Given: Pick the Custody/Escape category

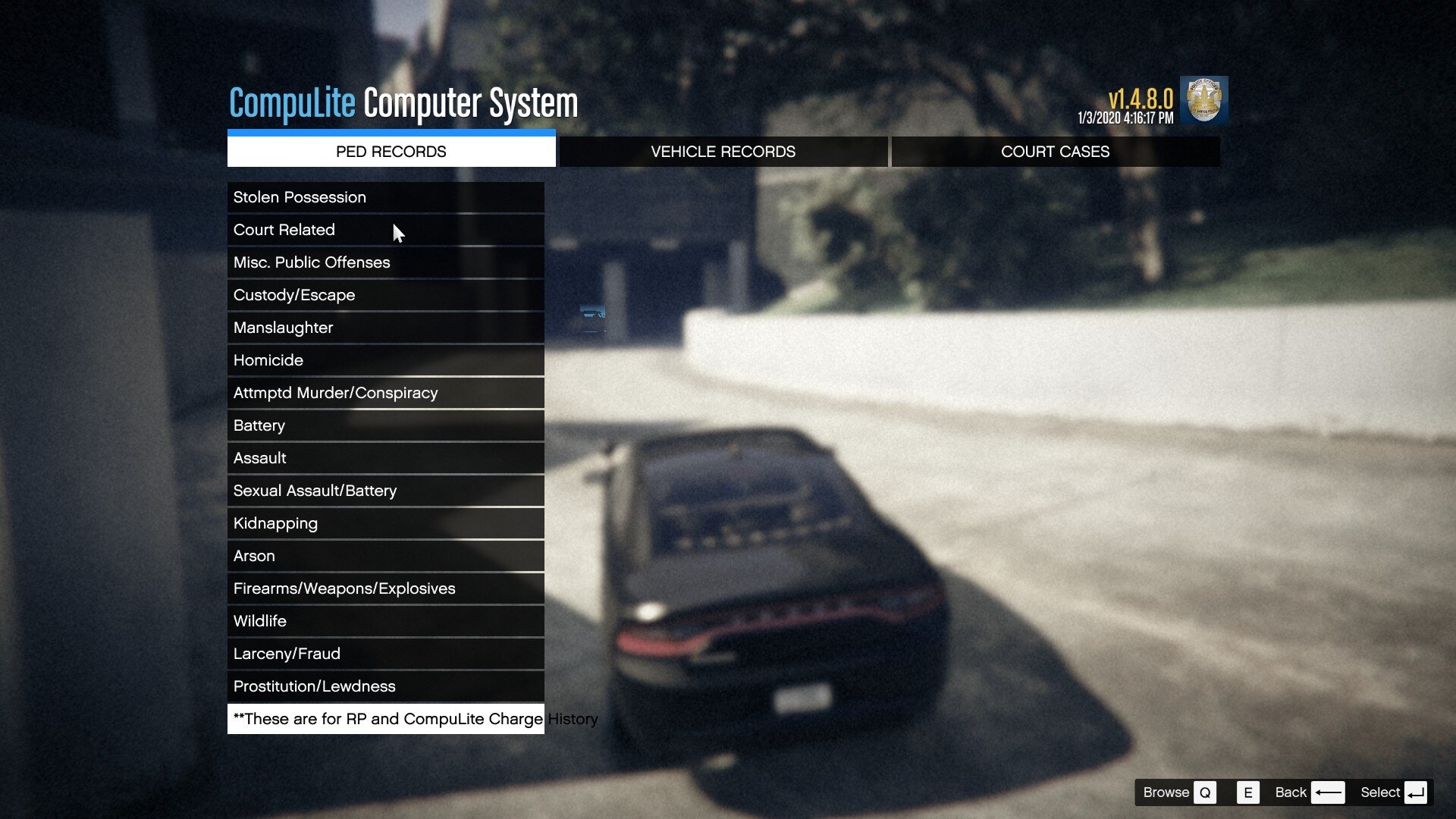Looking at the screenshot, I should [x=385, y=295].
